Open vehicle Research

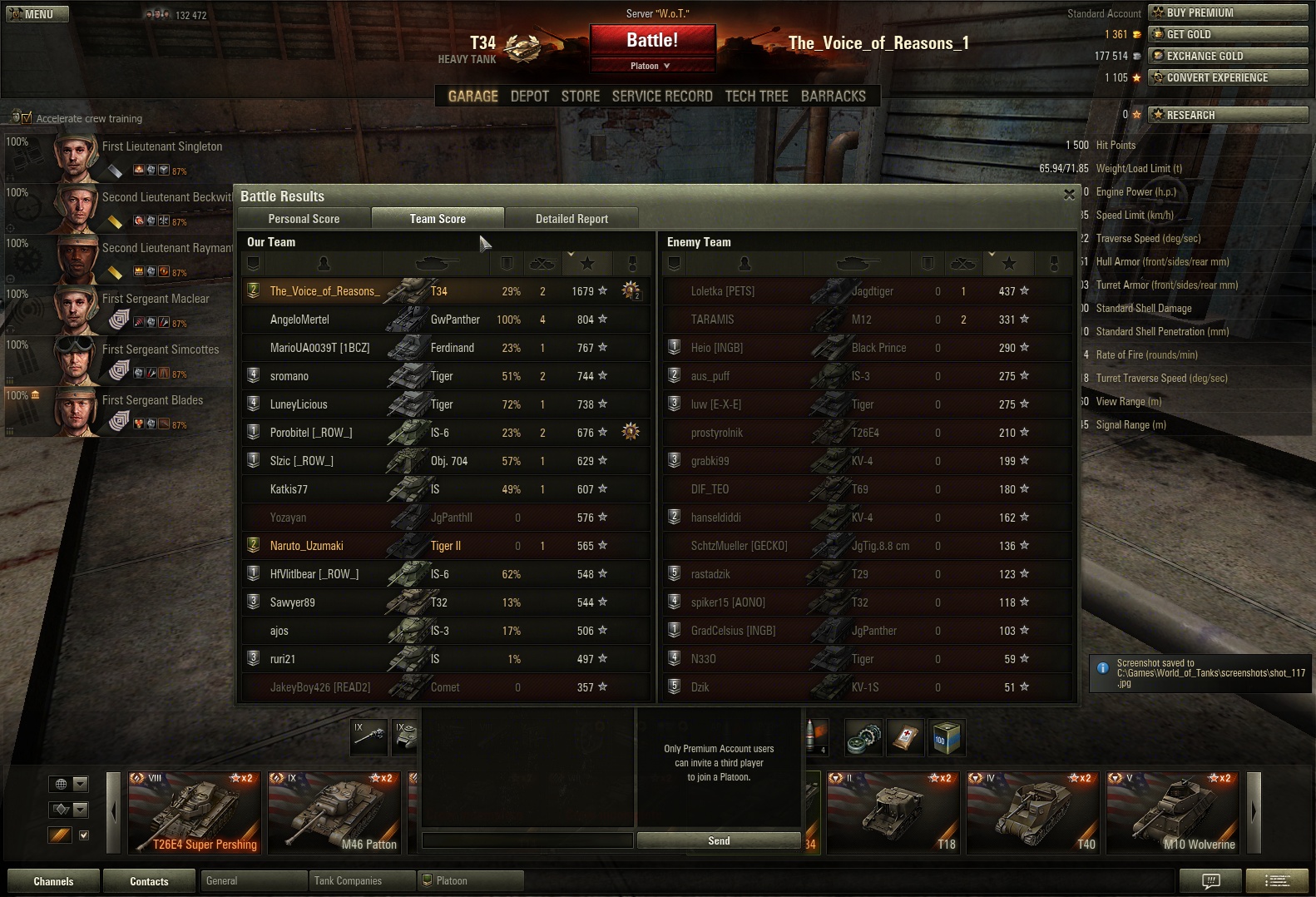point(1227,115)
